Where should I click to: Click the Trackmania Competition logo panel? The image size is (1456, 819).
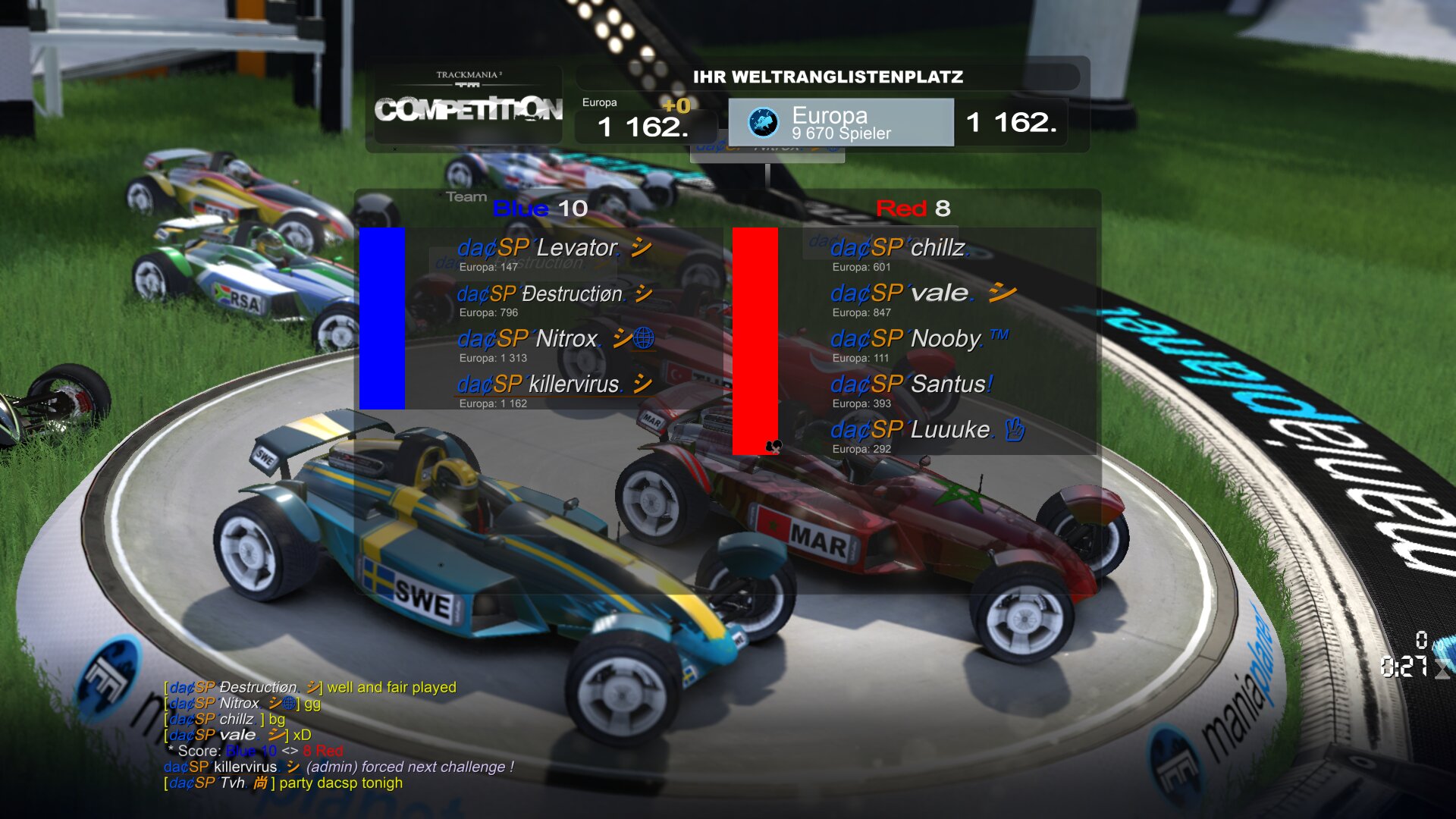point(468,106)
